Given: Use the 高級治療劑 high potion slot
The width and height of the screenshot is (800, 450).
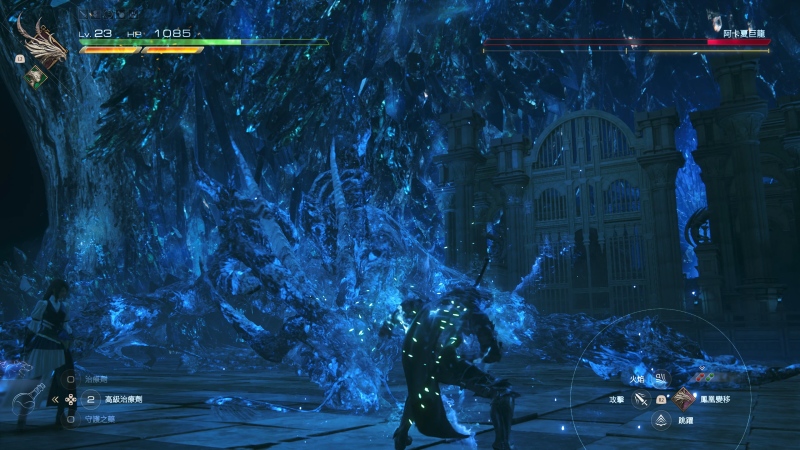Looking at the screenshot, I should (x=91, y=399).
